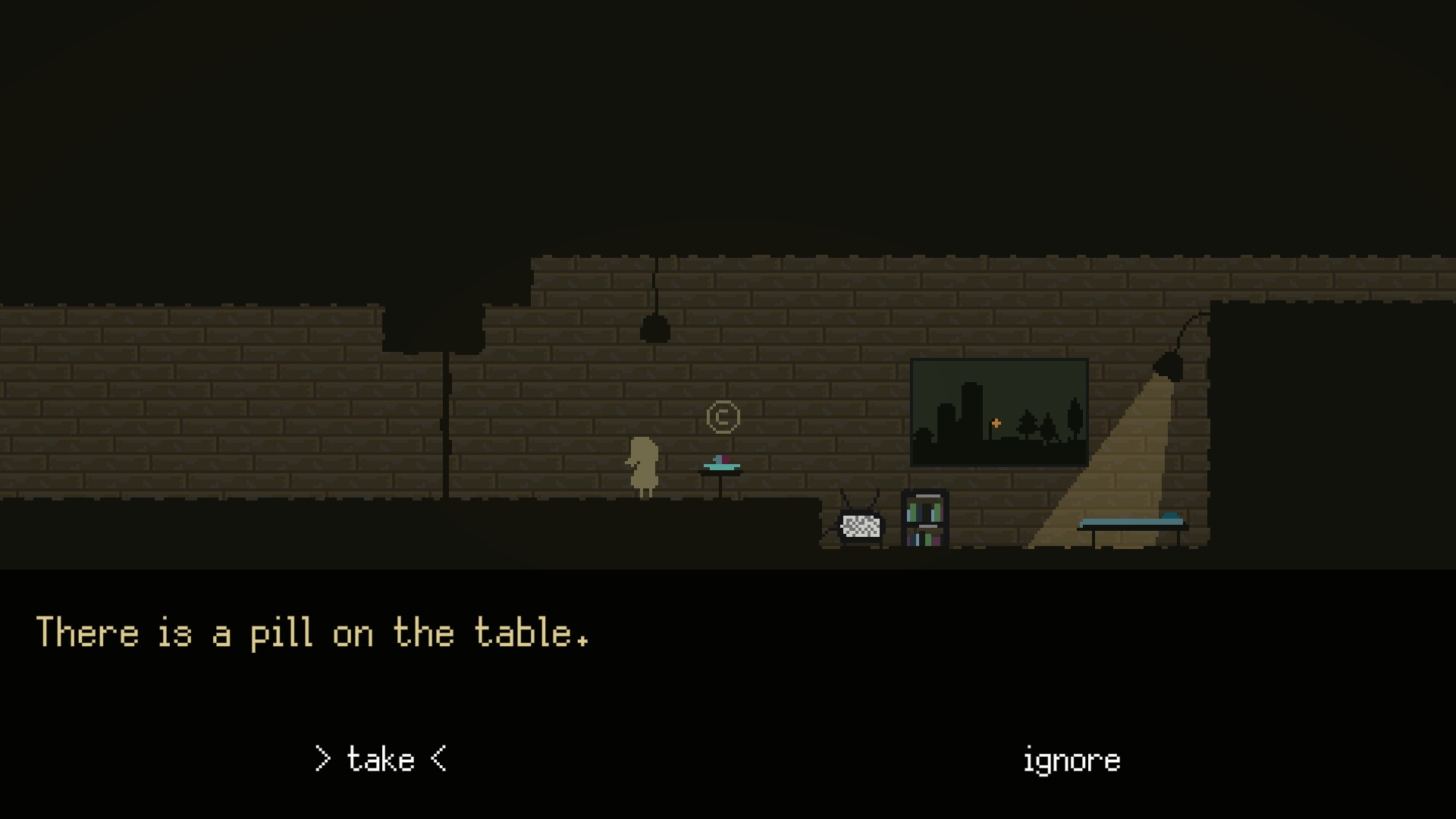Screen dimensions: 1456x819
Task: Click the pill on the blue plate
Action: (720, 460)
